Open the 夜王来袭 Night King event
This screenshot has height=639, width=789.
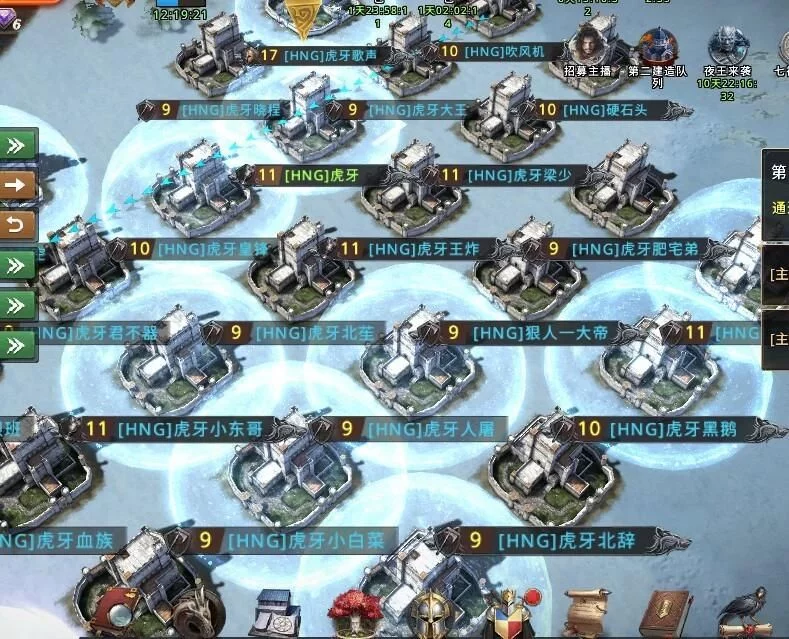729,46
